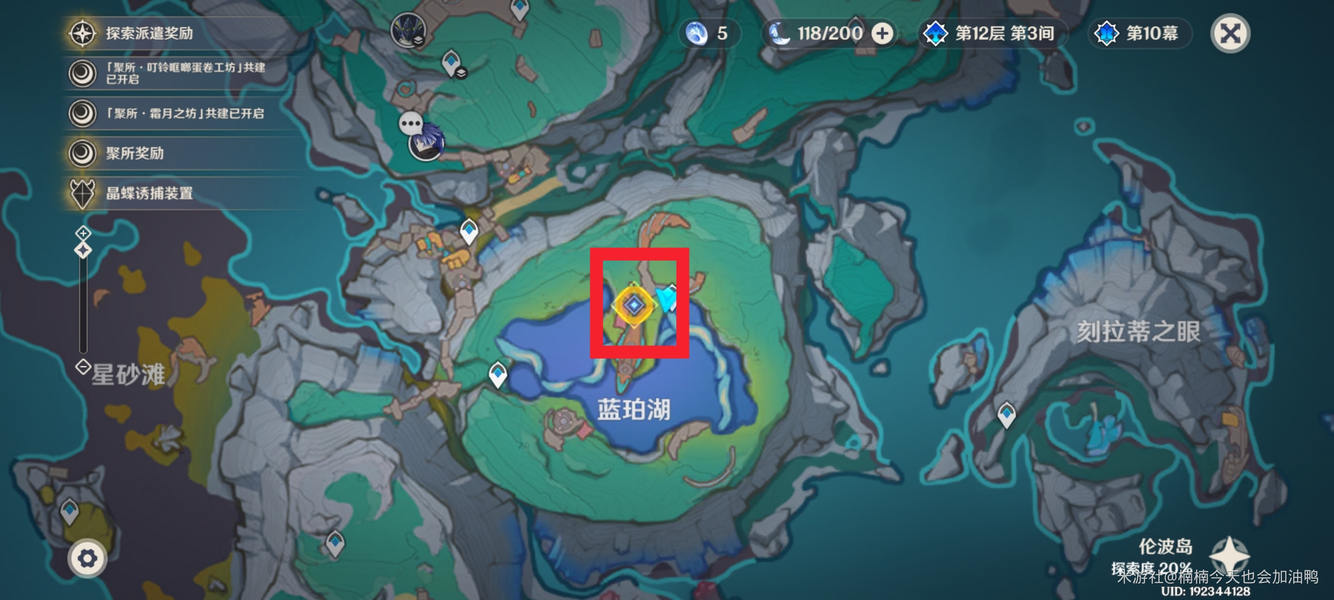Click the map zoom slider handle
The width and height of the screenshot is (1334, 600).
(x=83, y=250)
